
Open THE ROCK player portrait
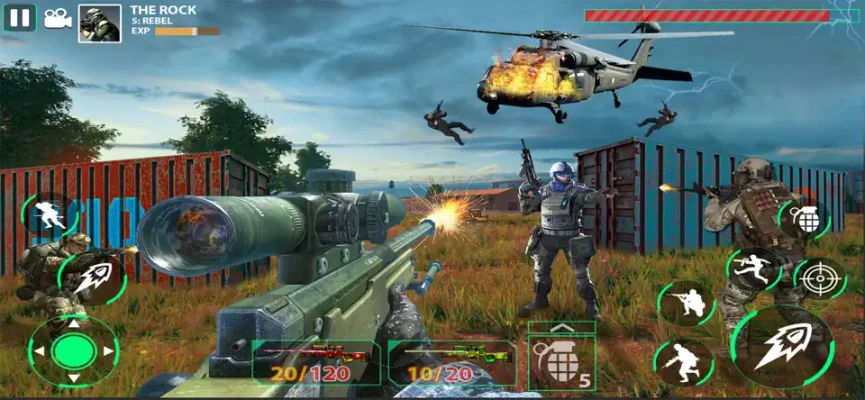100,23
